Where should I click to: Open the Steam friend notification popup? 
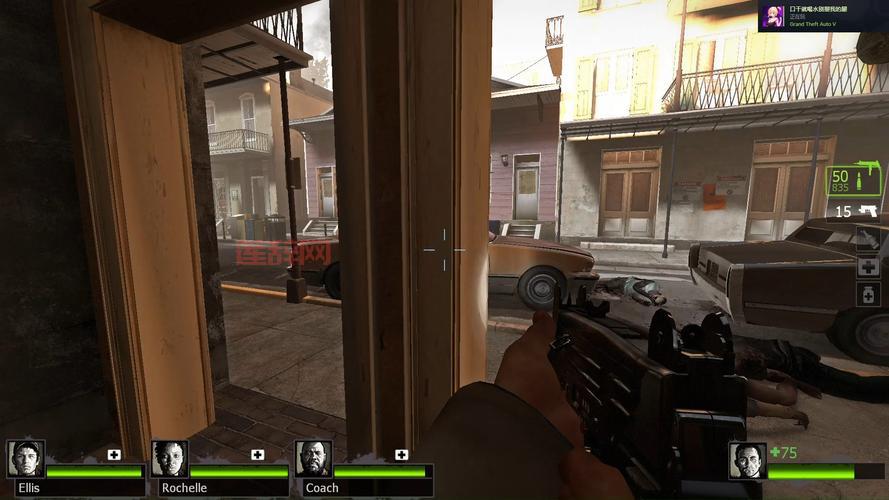pos(821,16)
